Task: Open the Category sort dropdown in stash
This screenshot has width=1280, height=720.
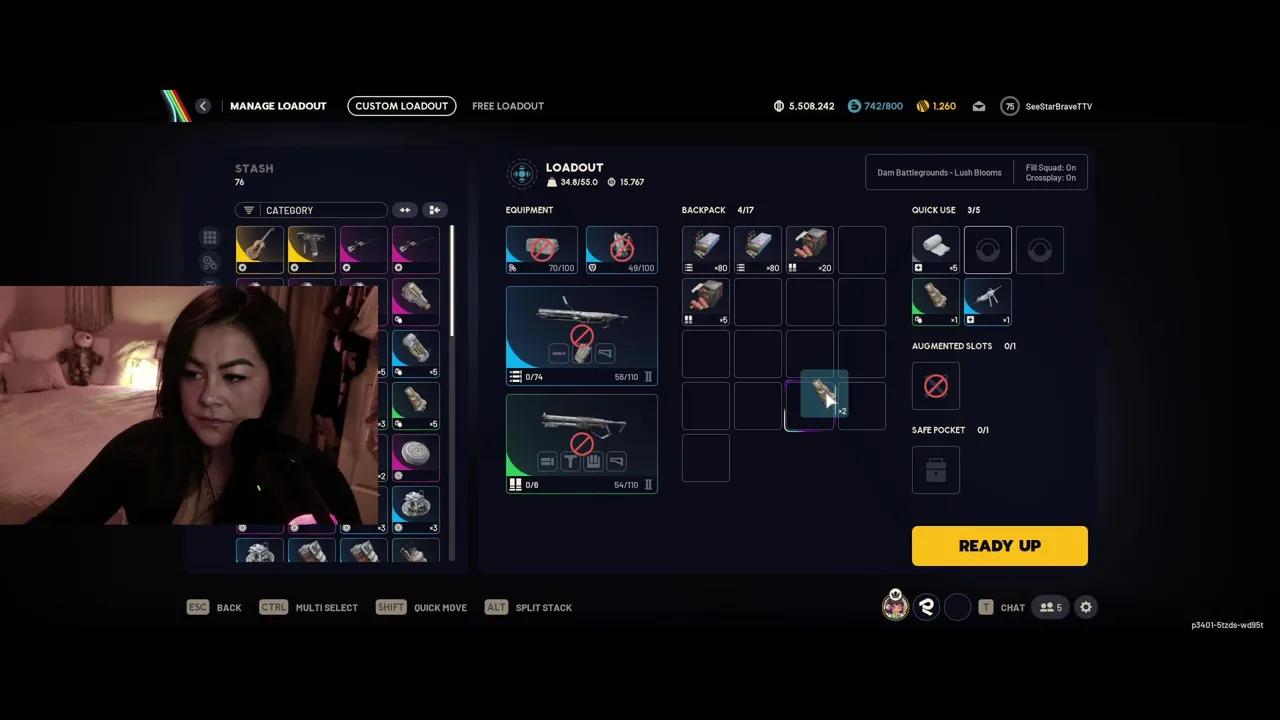Action: [x=311, y=210]
